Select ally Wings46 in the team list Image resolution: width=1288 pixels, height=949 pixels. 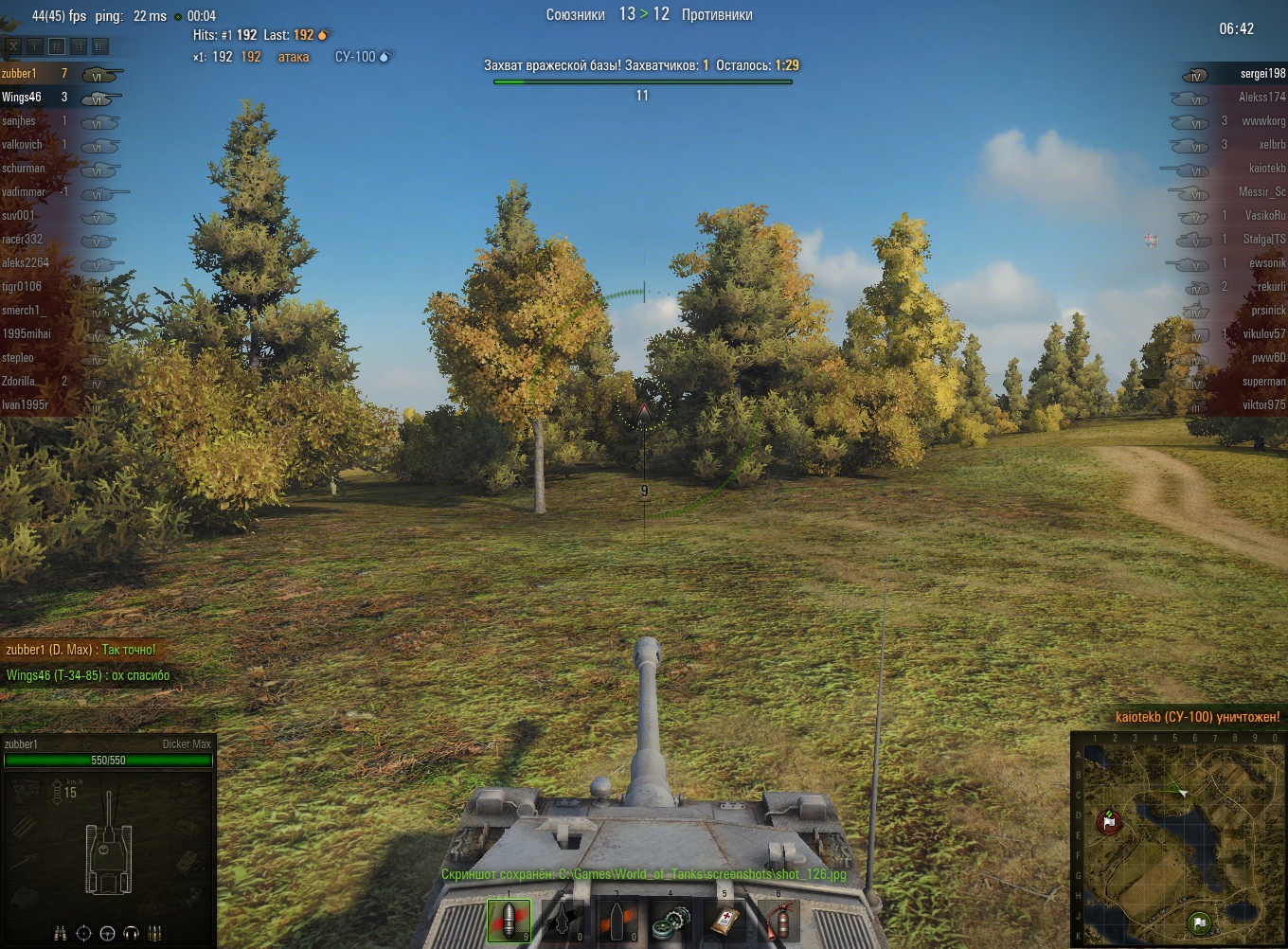click(x=22, y=97)
